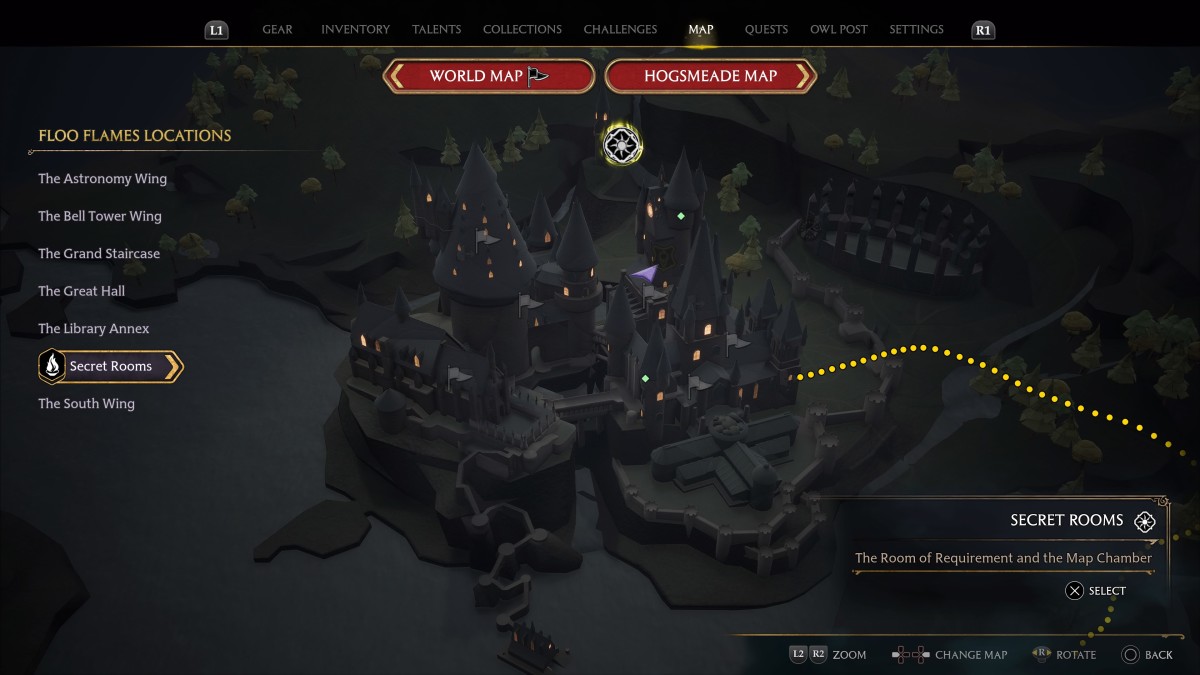Screen dimensions: 1200x675
Task: Click the glowing Secret Rooms map marker
Action: pos(622,145)
